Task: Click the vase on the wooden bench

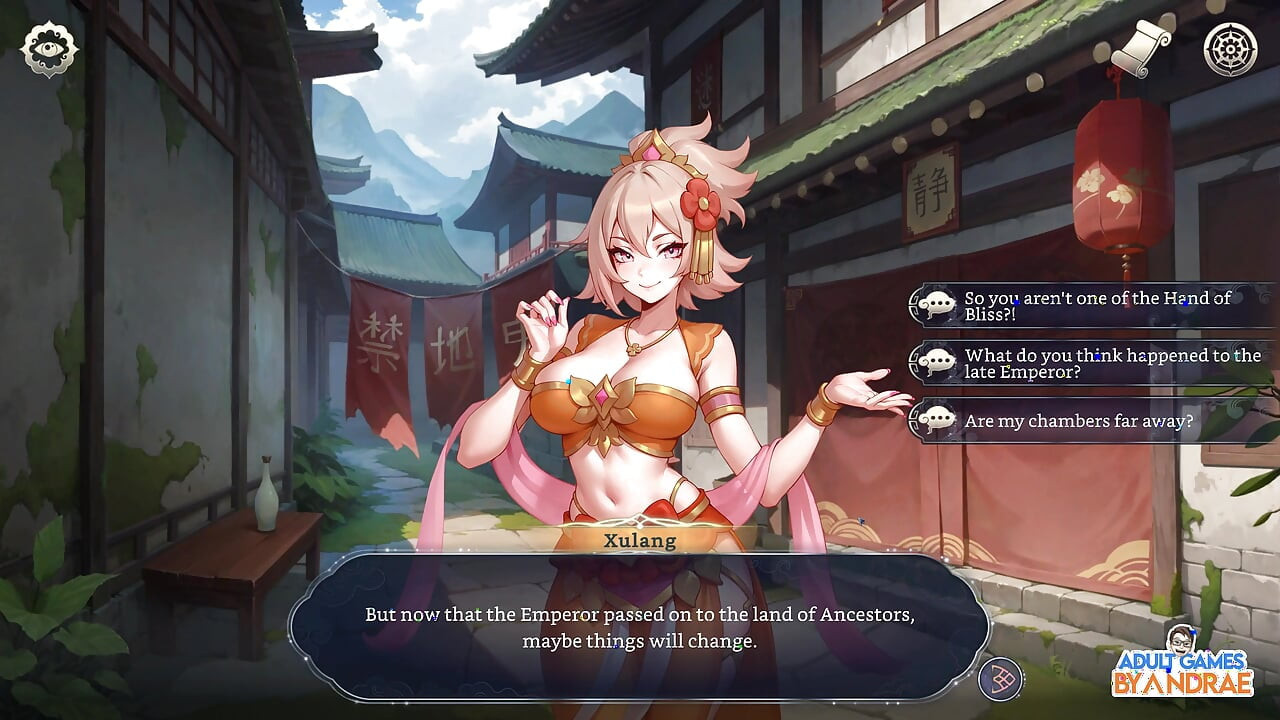Action: point(265,493)
